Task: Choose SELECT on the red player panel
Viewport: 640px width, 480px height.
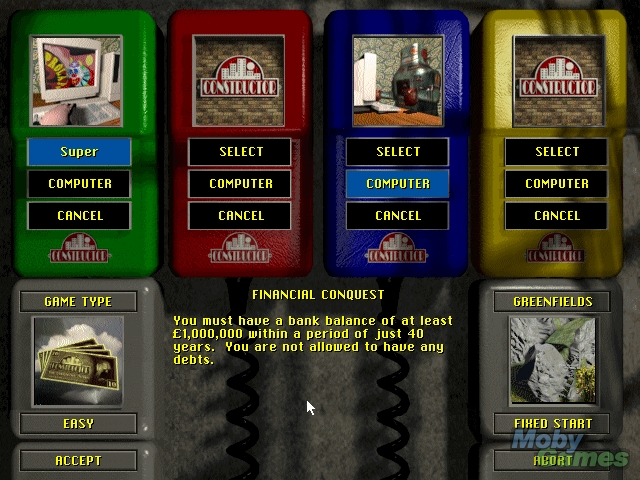Action: tap(240, 152)
